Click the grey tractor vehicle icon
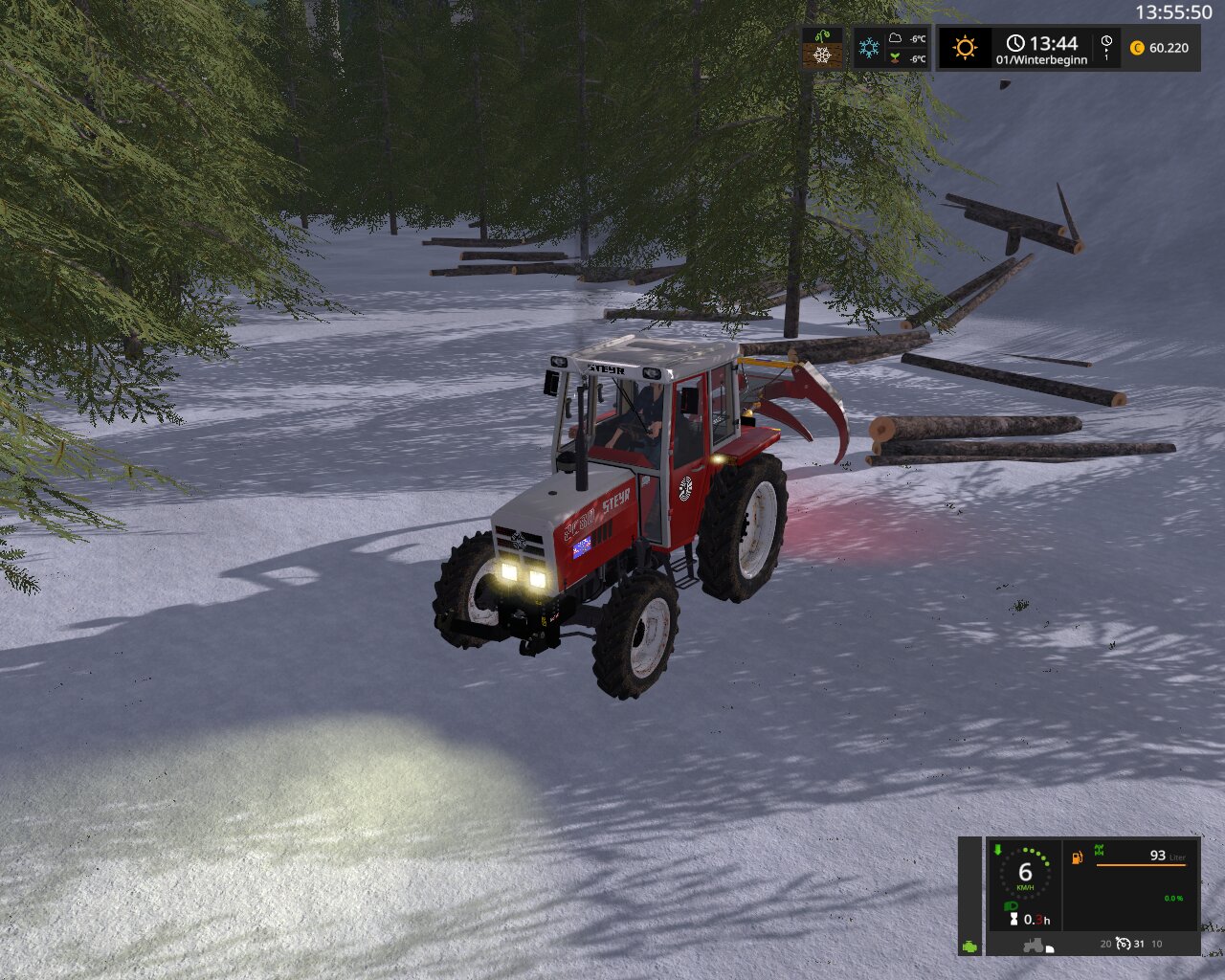 point(1035,946)
